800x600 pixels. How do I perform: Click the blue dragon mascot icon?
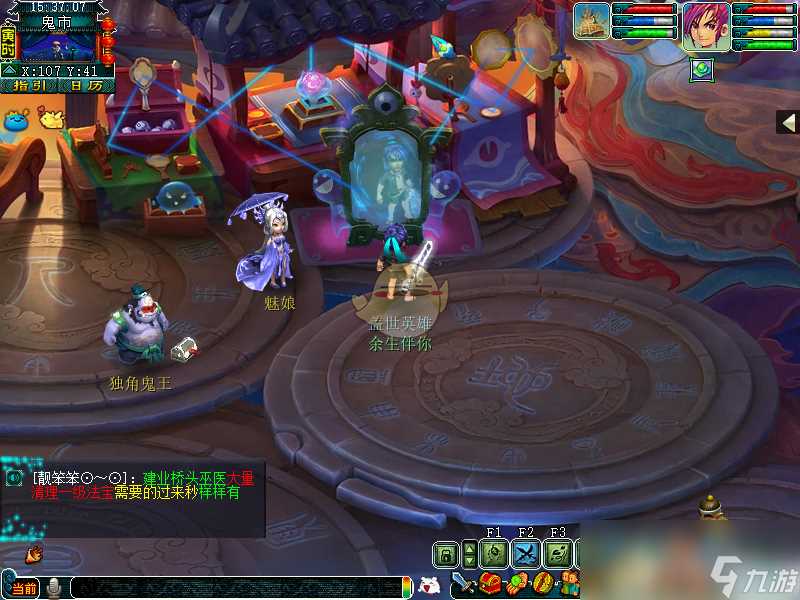16,118
